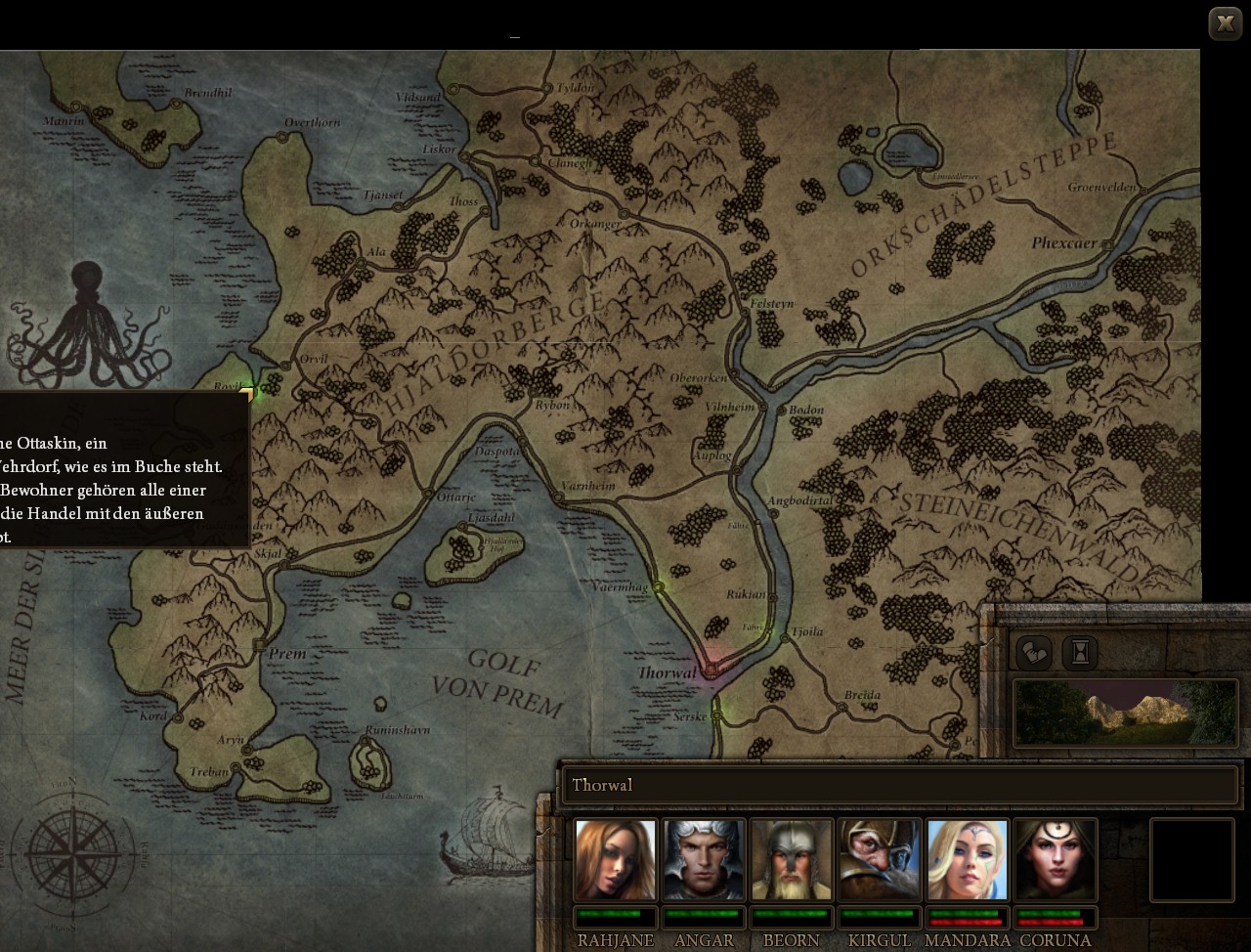The width and height of the screenshot is (1251, 952).
Task: Select Kirgul the dwarf's portrait
Action: 879,861
